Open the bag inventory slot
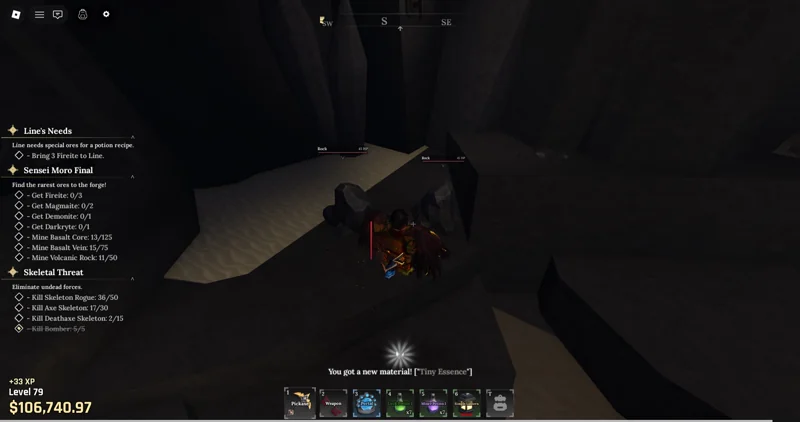800x422 pixels. point(499,403)
